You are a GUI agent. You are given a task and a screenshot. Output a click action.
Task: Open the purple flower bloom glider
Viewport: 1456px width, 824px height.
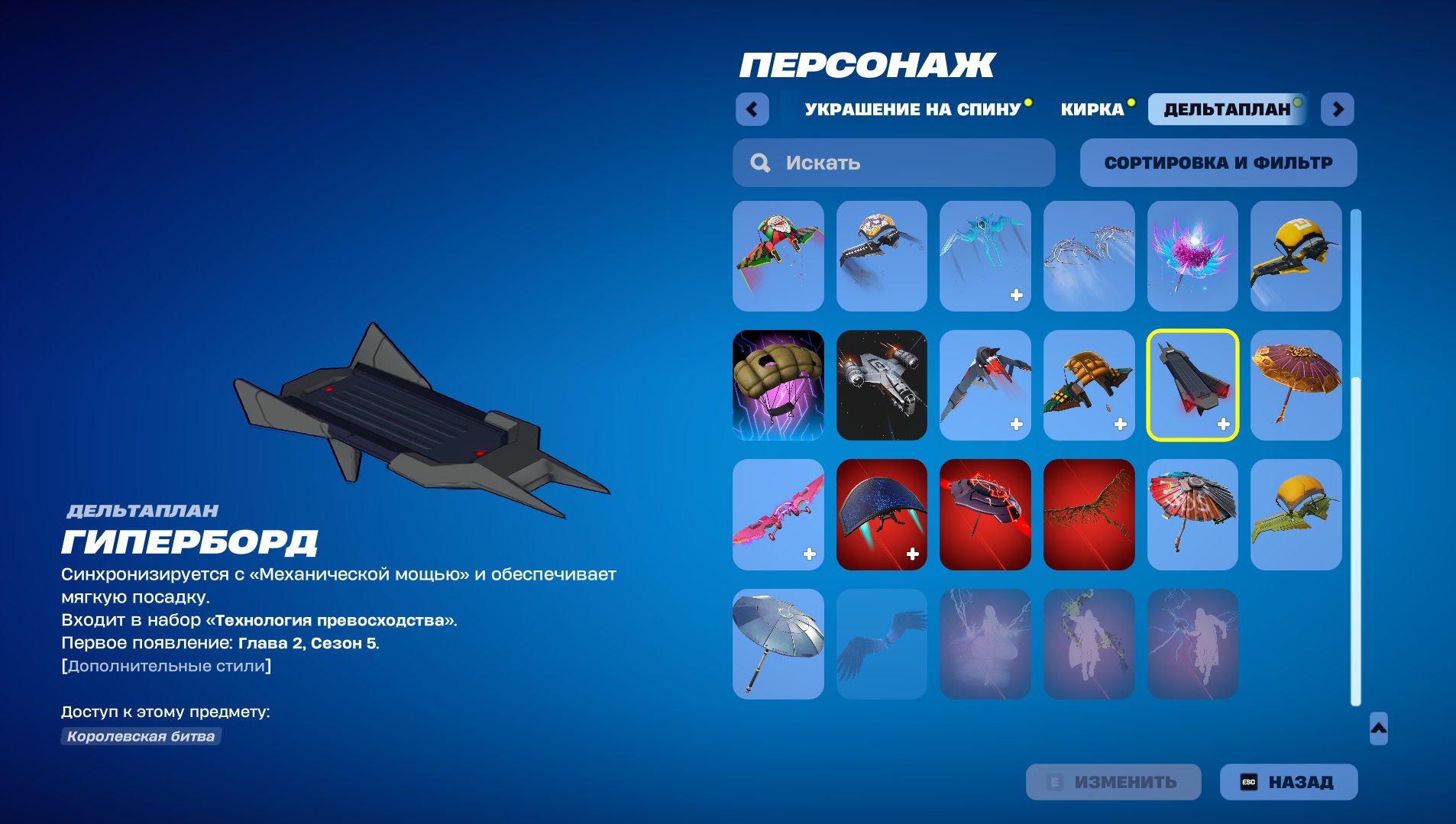tap(1194, 256)
